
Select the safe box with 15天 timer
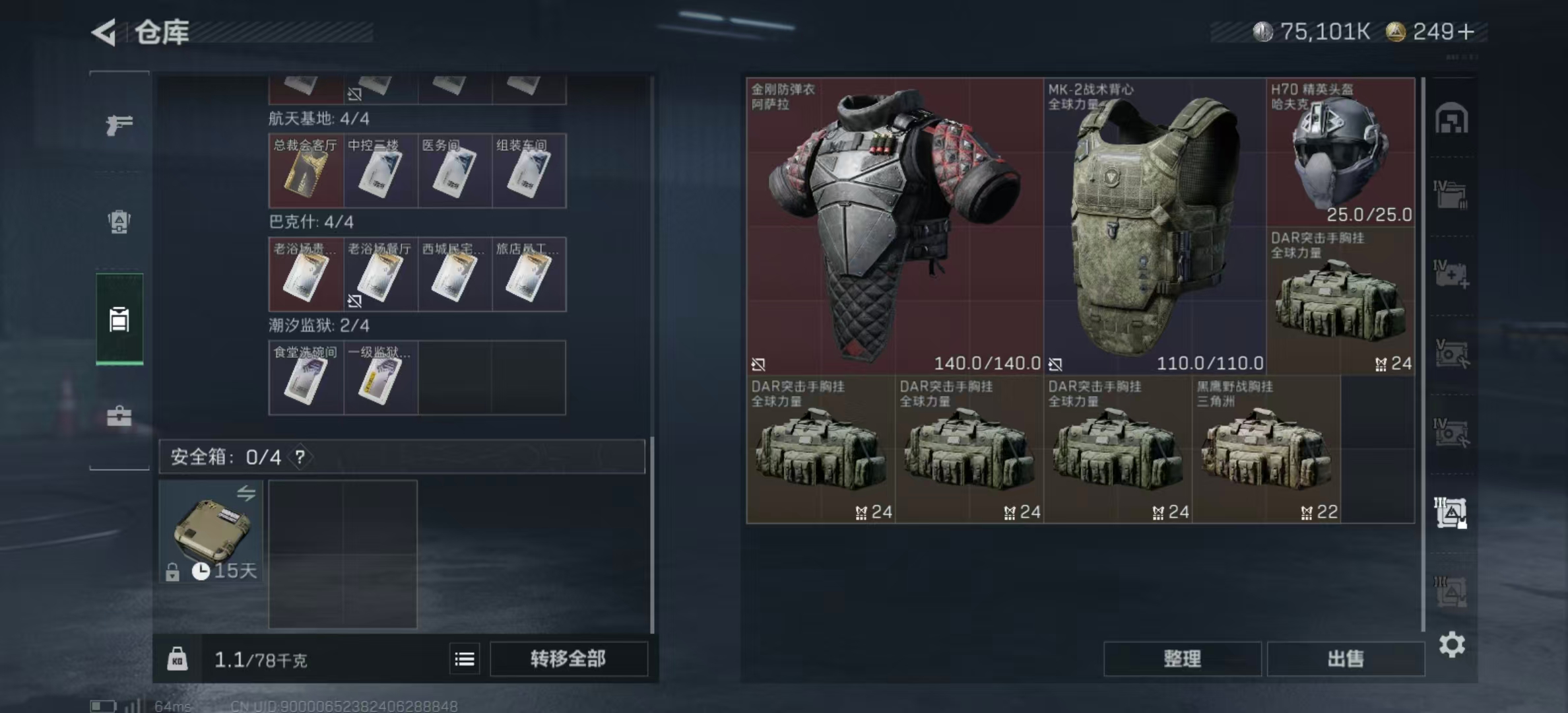click(x=211, y=531)
